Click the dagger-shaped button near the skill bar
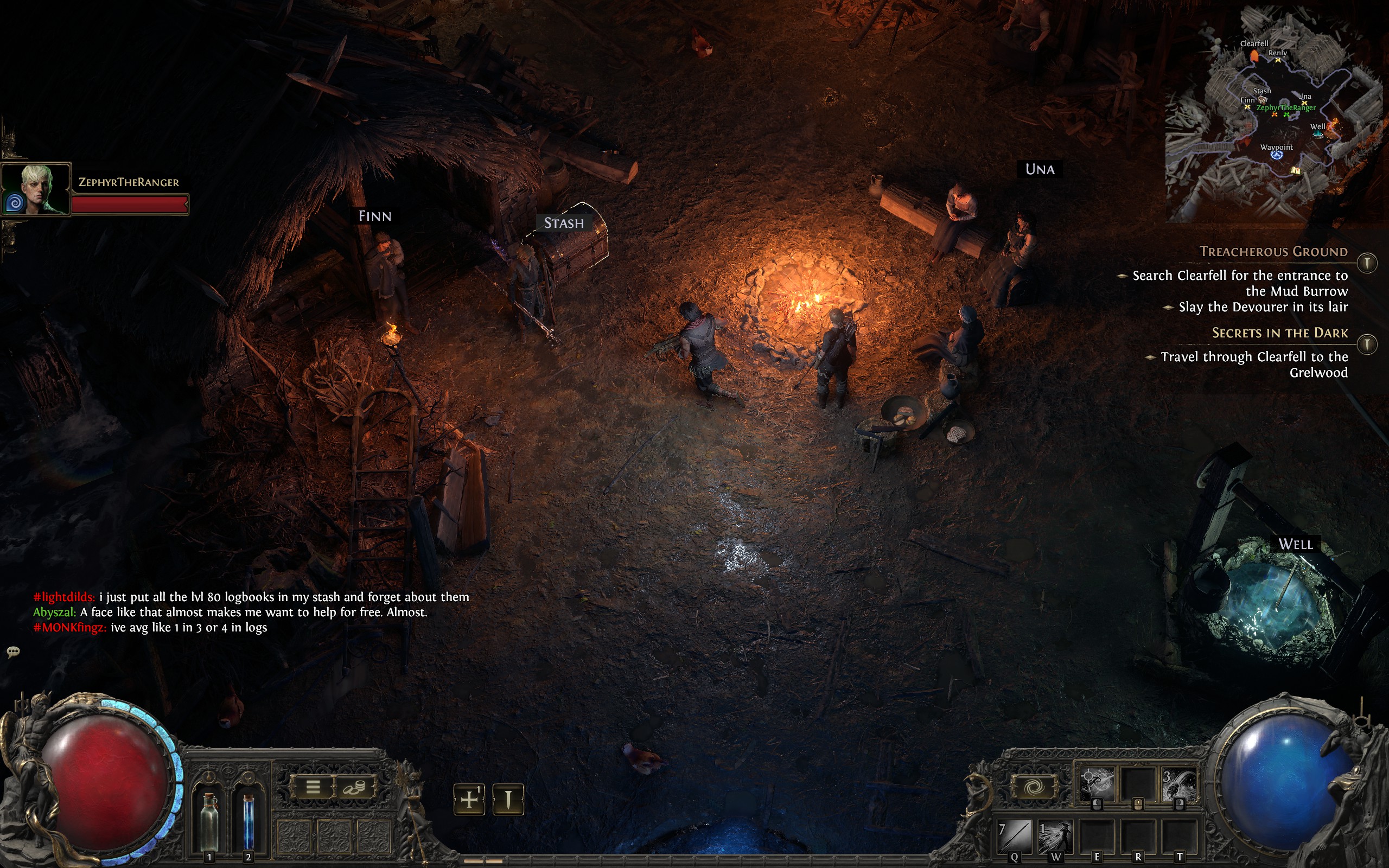 [x=508, y=800]
